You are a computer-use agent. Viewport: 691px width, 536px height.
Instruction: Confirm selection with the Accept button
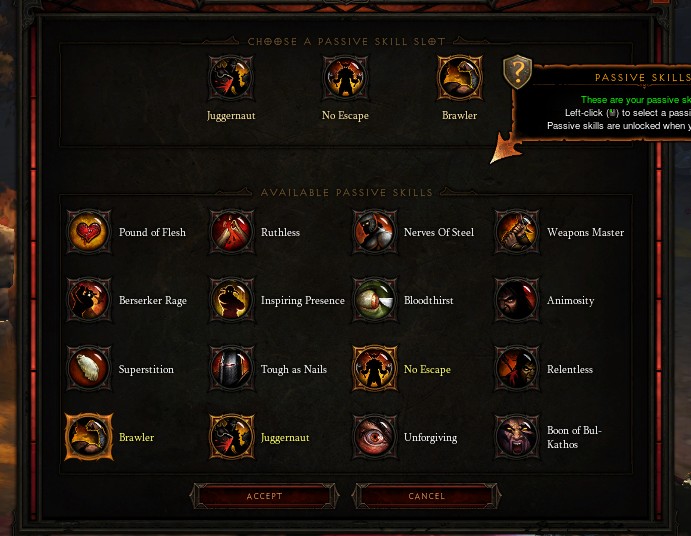[x=264, y=496]
